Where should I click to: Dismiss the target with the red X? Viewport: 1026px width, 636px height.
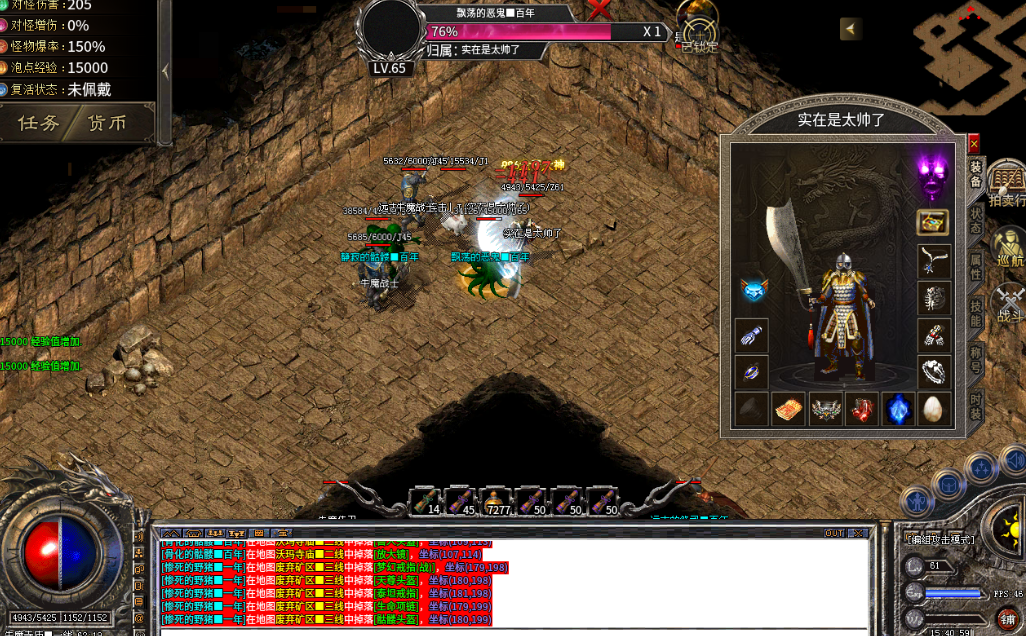(600, 10)
